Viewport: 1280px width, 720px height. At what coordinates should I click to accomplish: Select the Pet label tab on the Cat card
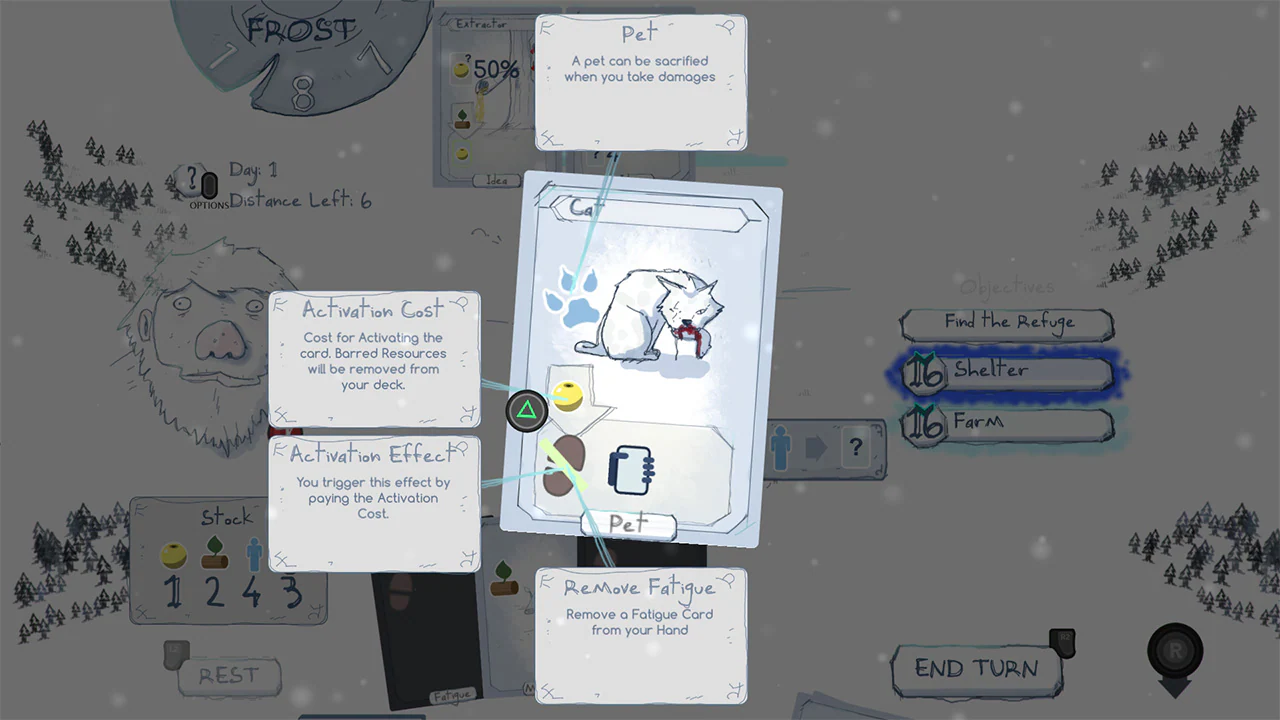click(627, 523)
